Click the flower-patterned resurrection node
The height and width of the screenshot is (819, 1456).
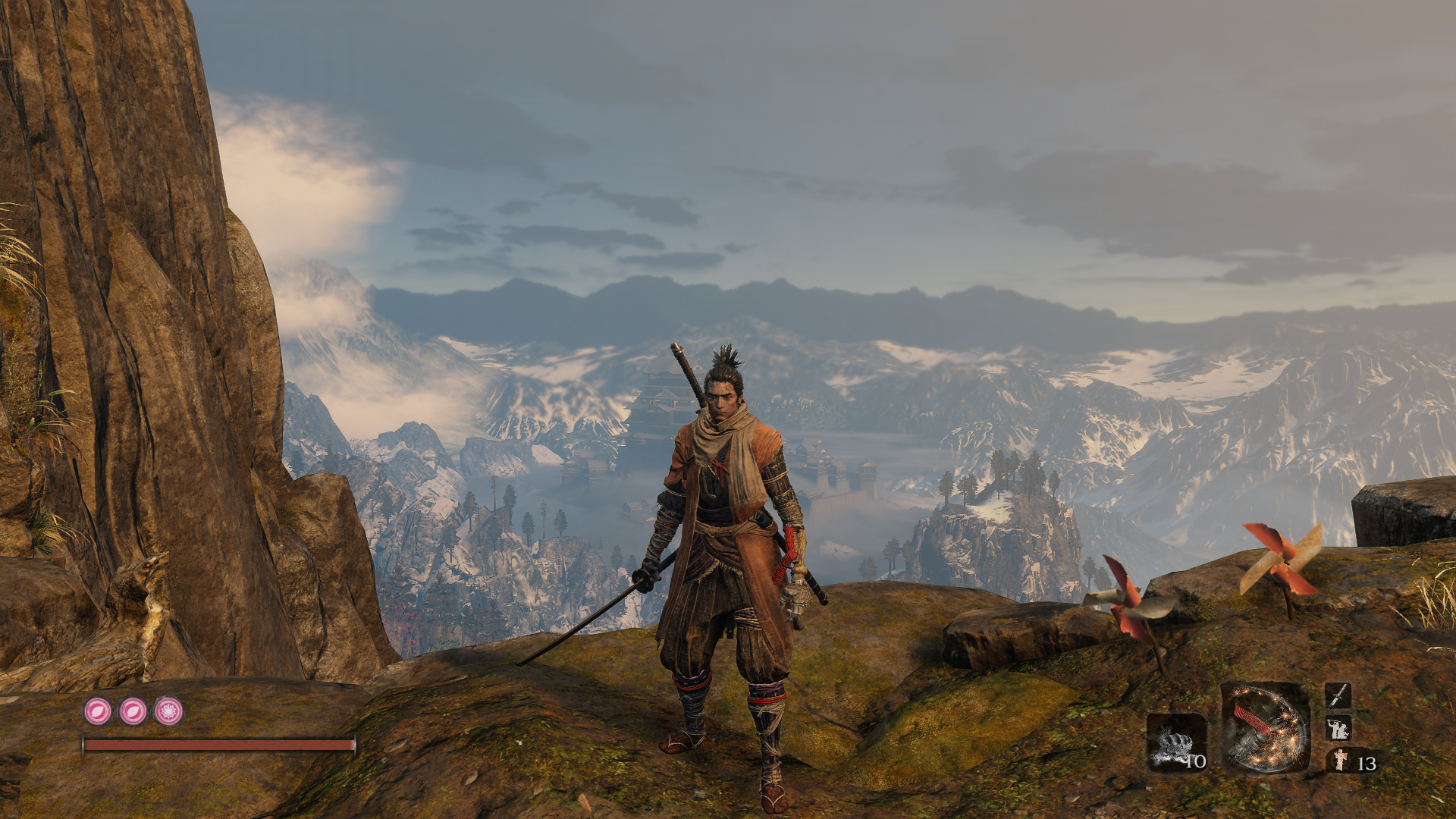pyautogui.click(x=168, y=711)
